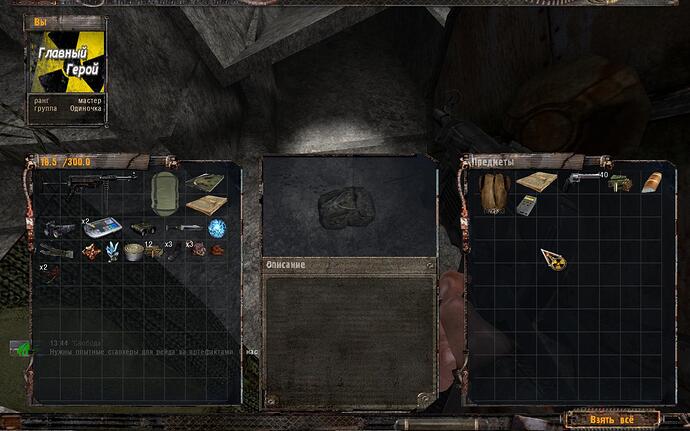Select the green sleeping bag item
This screenshot has height=431, width=690.
pyautogui.click(x=163, y=191)
